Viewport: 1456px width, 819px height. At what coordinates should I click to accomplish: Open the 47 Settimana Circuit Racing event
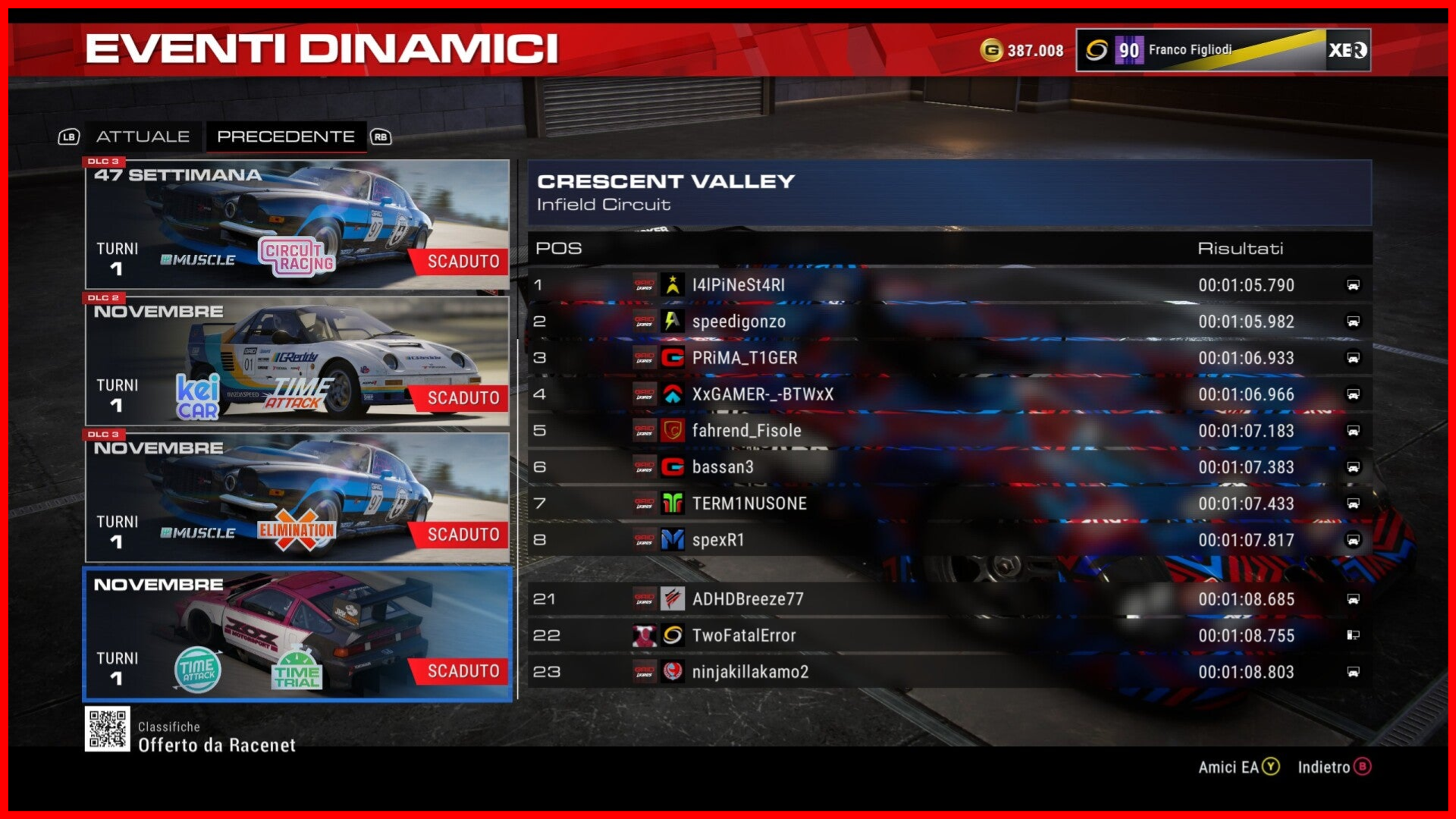pos(297,225)
